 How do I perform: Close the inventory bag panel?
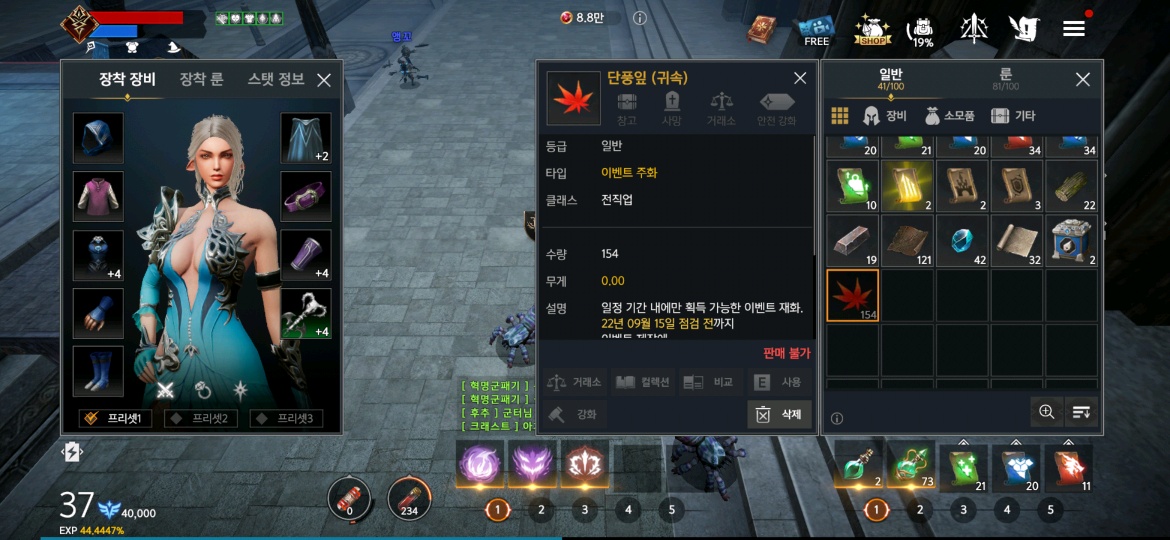pyautogui.click(x=1082, y=80)
